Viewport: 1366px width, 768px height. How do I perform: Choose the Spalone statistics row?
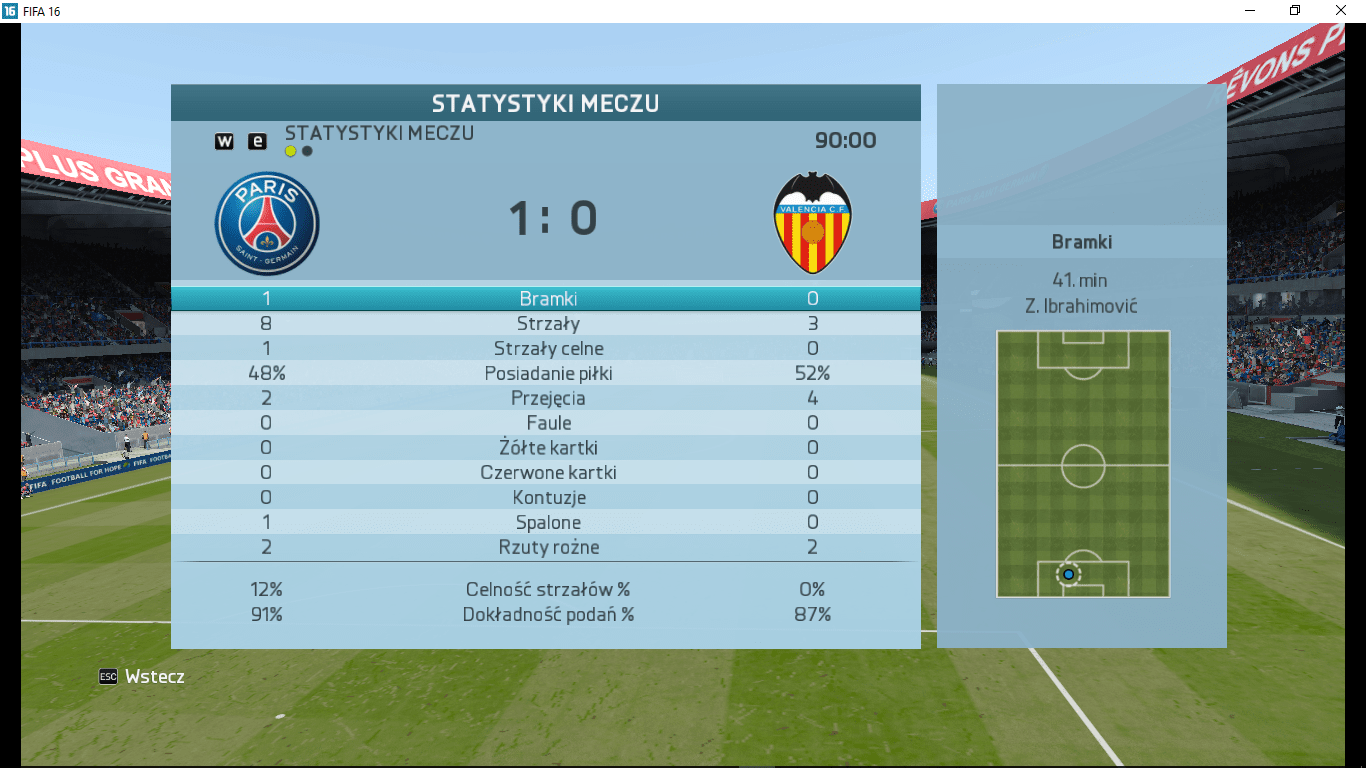tap(548, 523)
